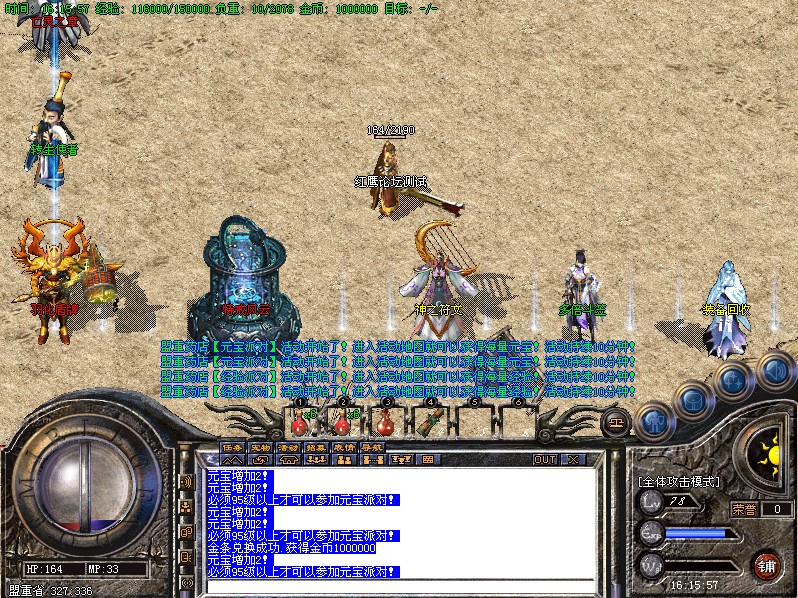
Task: Click the OUT button above the chat
Action: tap(544, 460)
